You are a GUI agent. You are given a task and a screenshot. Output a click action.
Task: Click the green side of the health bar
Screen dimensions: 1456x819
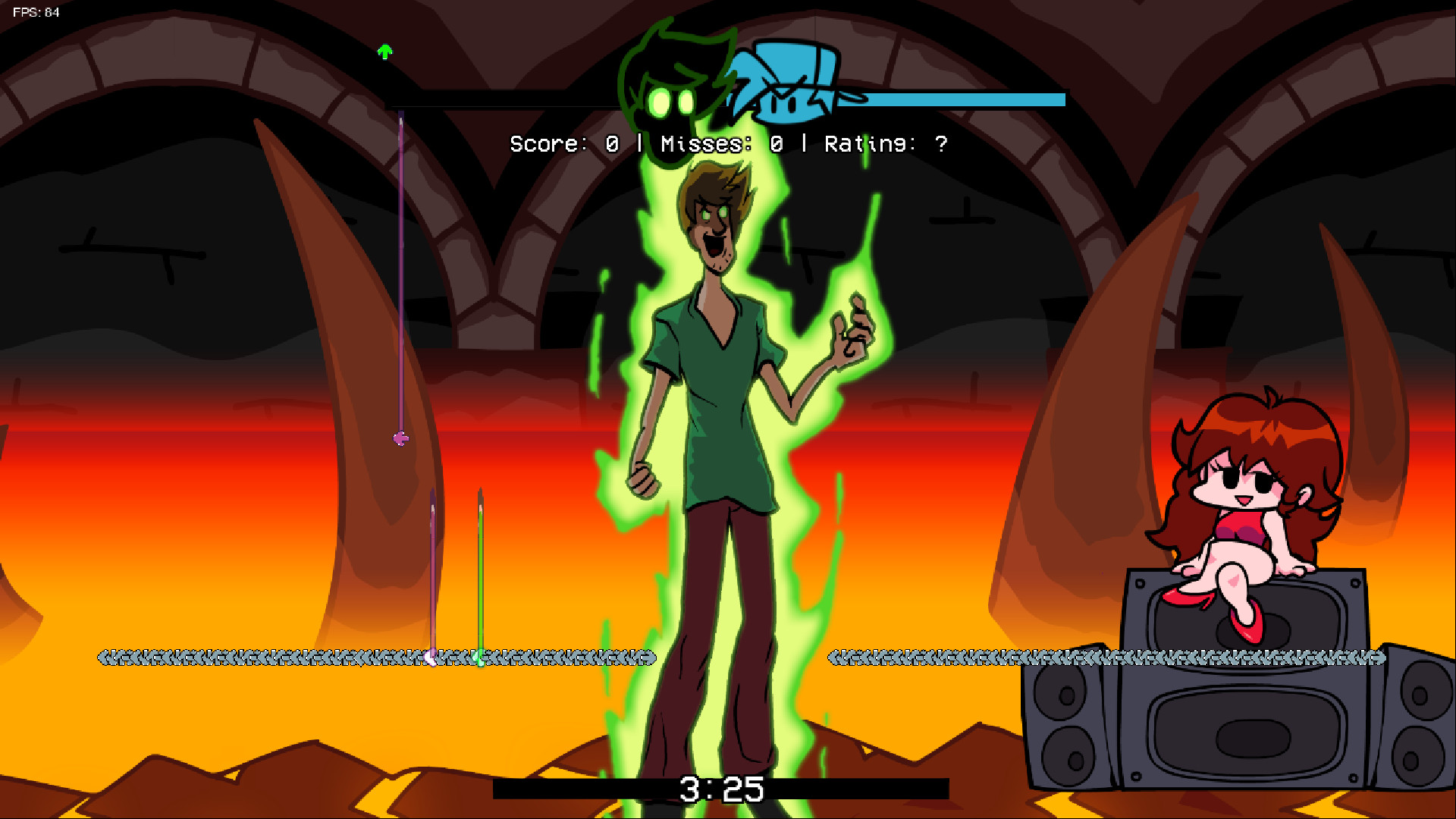(x=531, y=101)
